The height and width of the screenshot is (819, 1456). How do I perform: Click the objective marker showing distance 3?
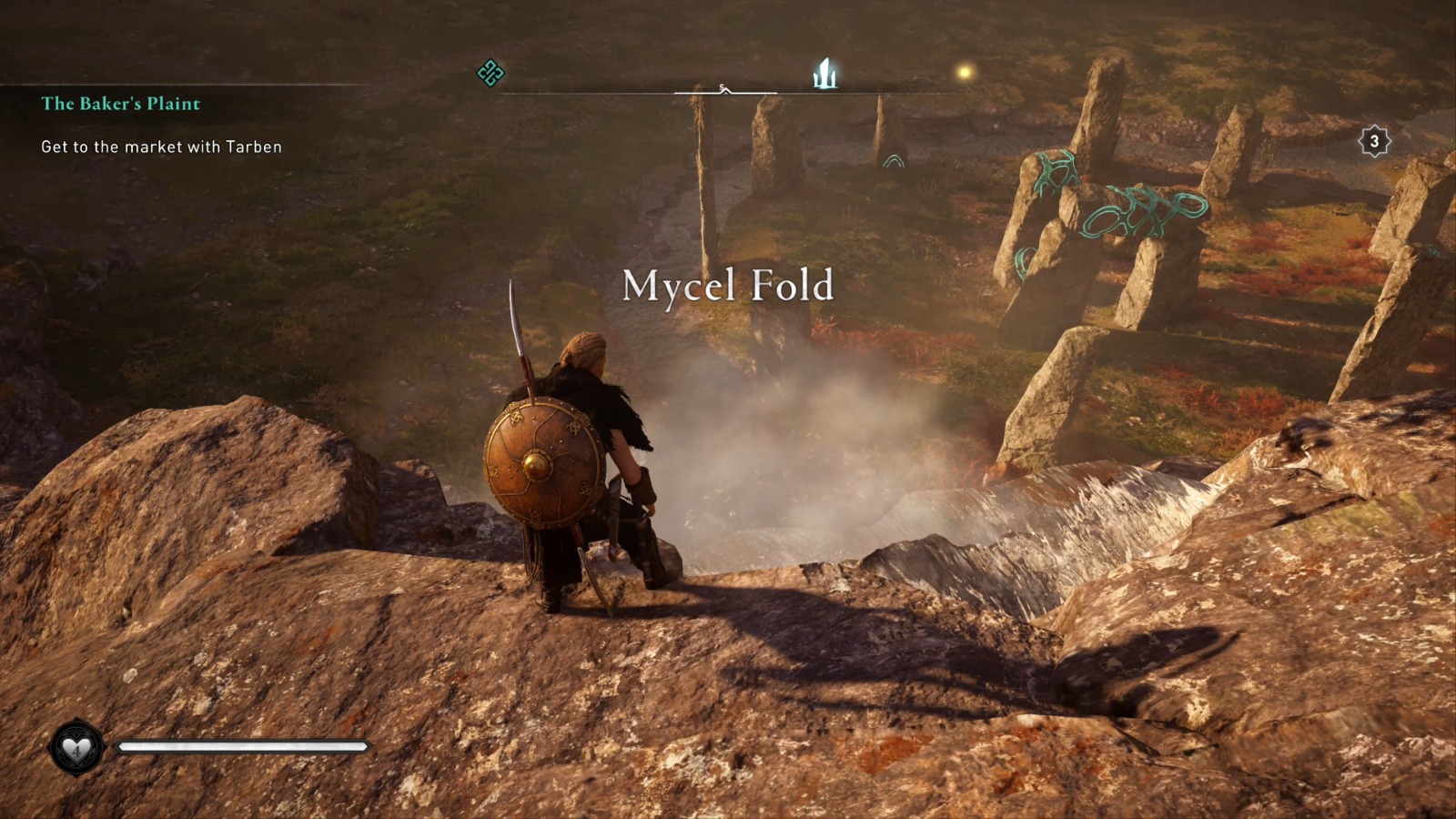(1374, 140)
